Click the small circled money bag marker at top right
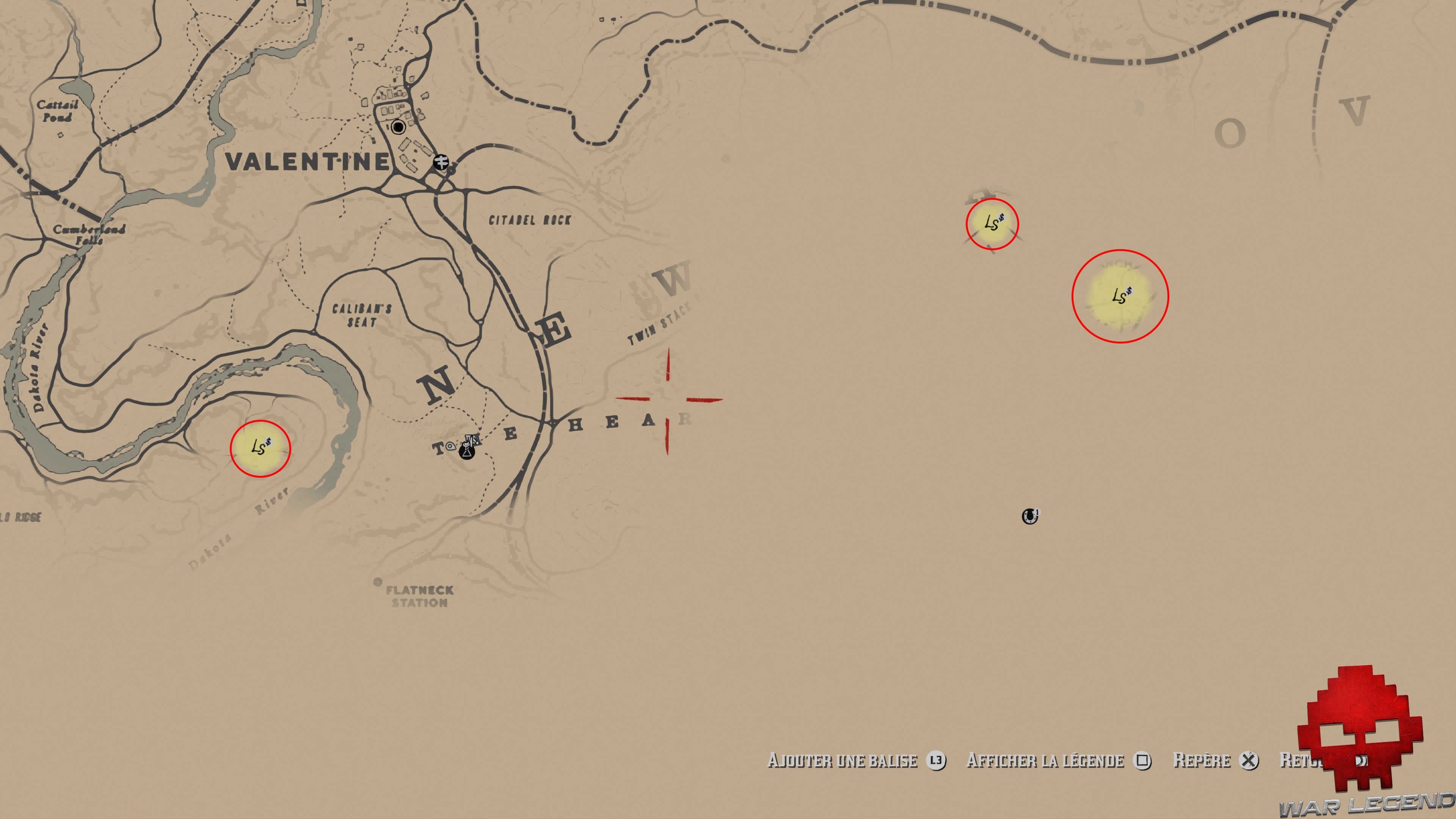 [x=993, y=224]
